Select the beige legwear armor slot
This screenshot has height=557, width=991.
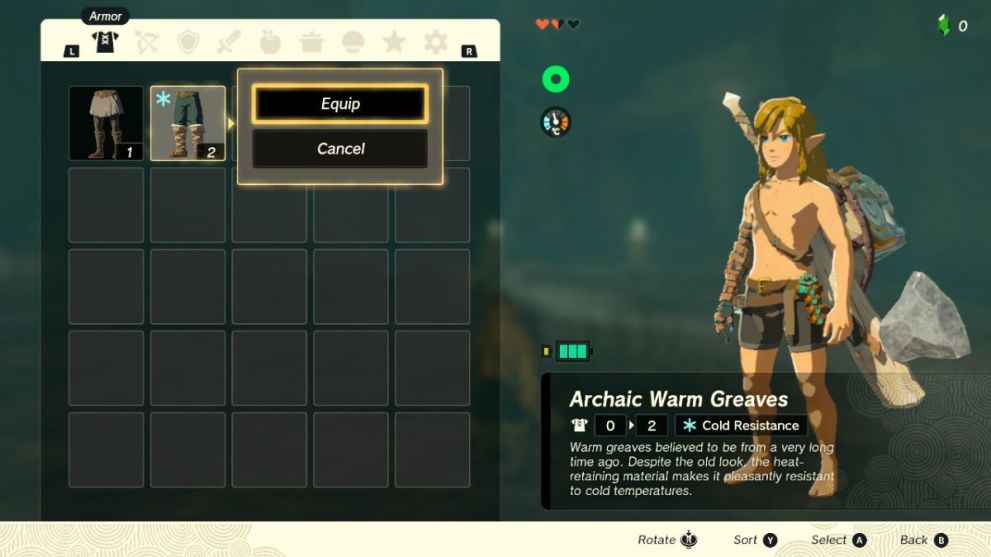click(x=106, y=123)
